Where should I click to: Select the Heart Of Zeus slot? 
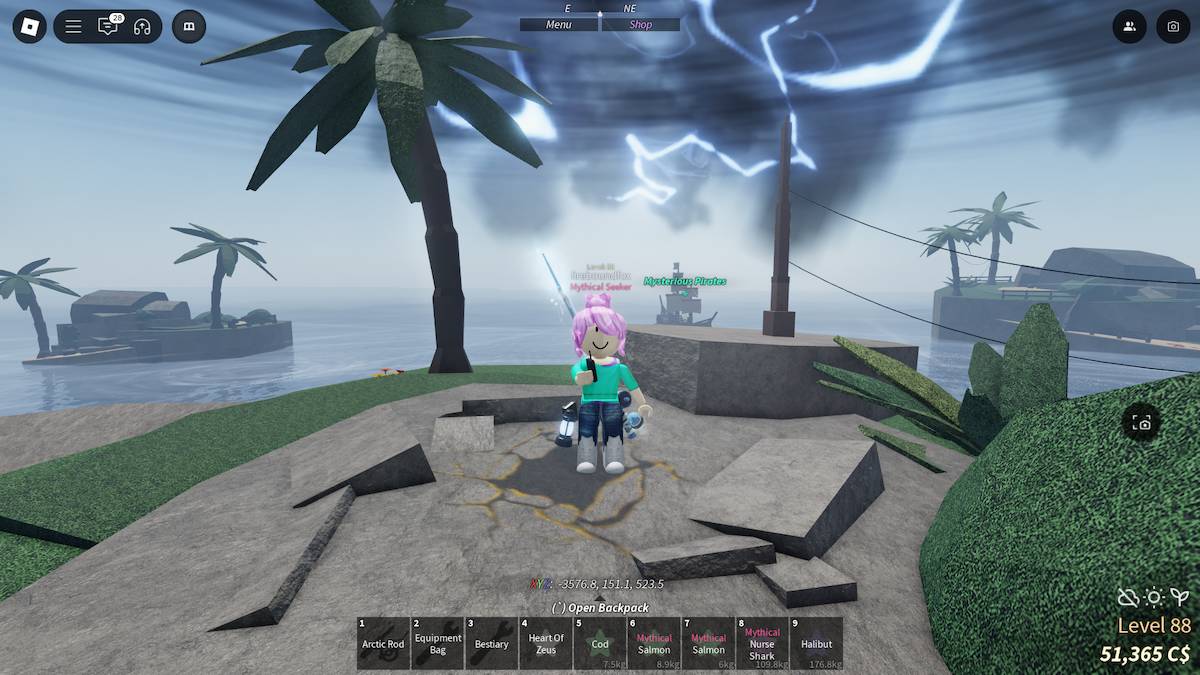[546, 643]
